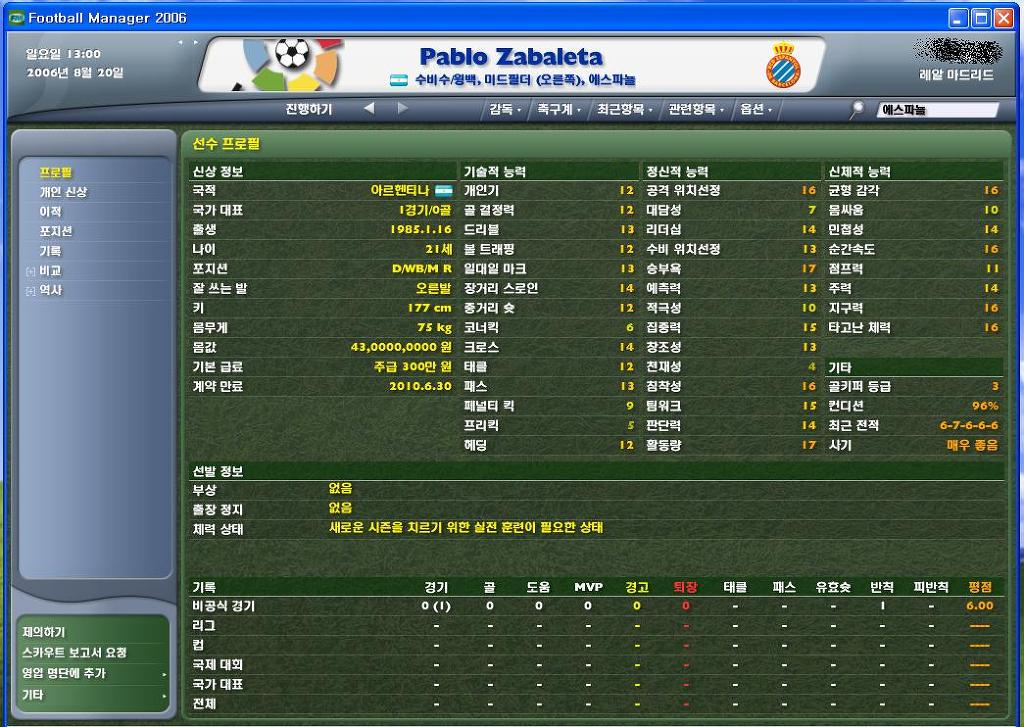Viewport: 1024px width, 727px height.
Task: Select 개인 신상 in the sidebar
Action: [63, 192]
